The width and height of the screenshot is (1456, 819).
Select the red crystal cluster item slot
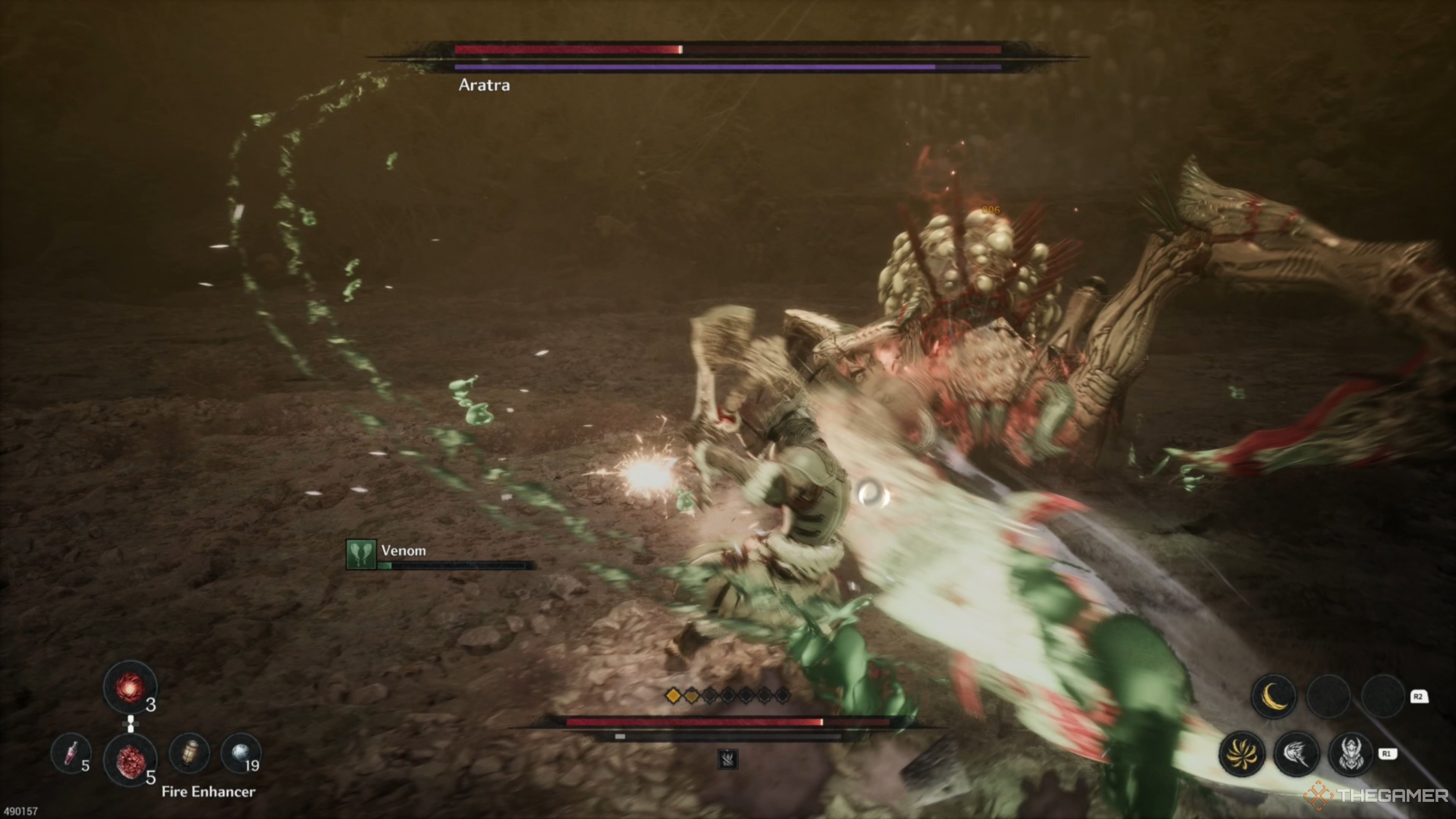pyautogui.click(x=130, y=759)
